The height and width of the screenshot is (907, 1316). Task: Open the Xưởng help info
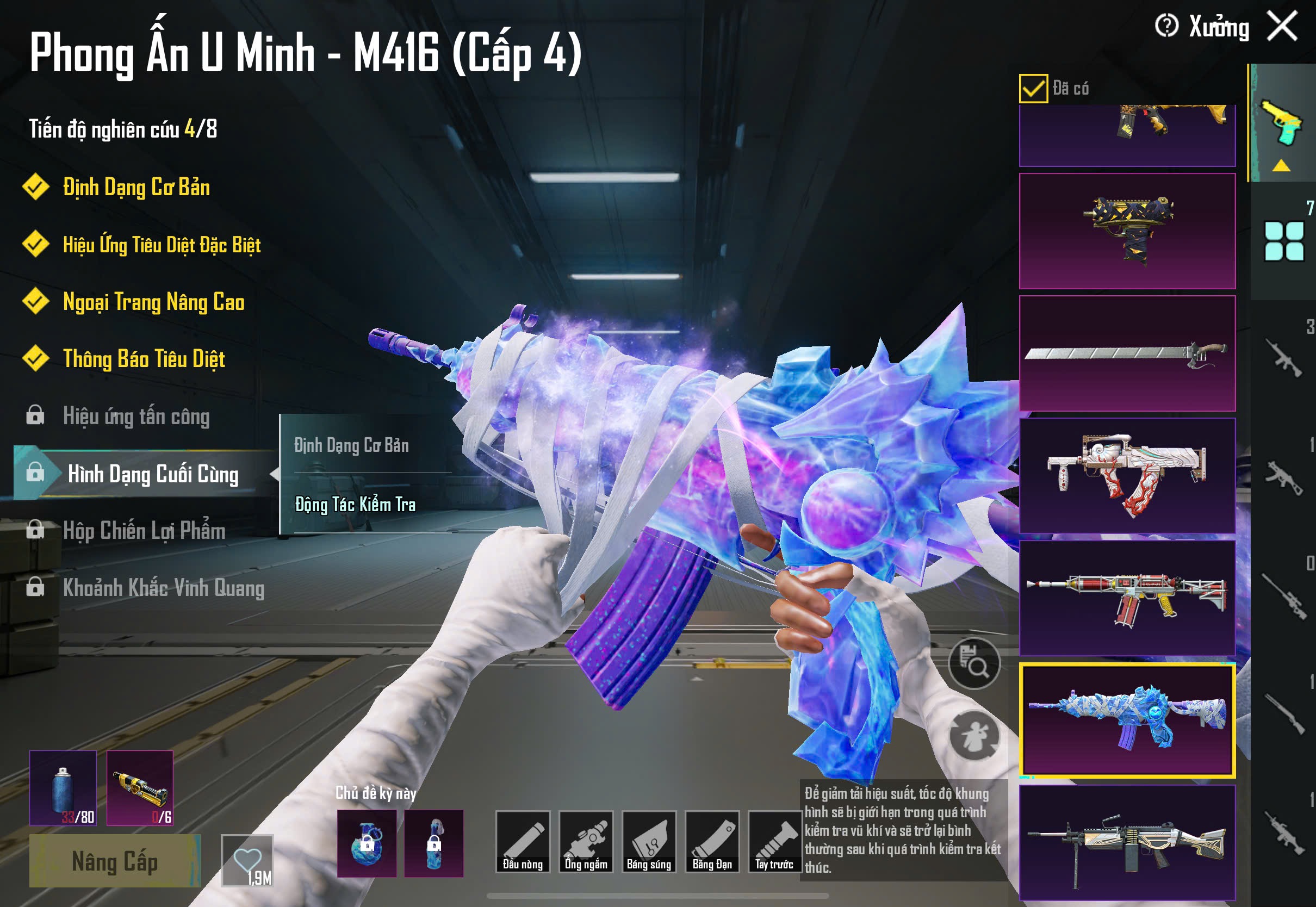click(1166, 26)
